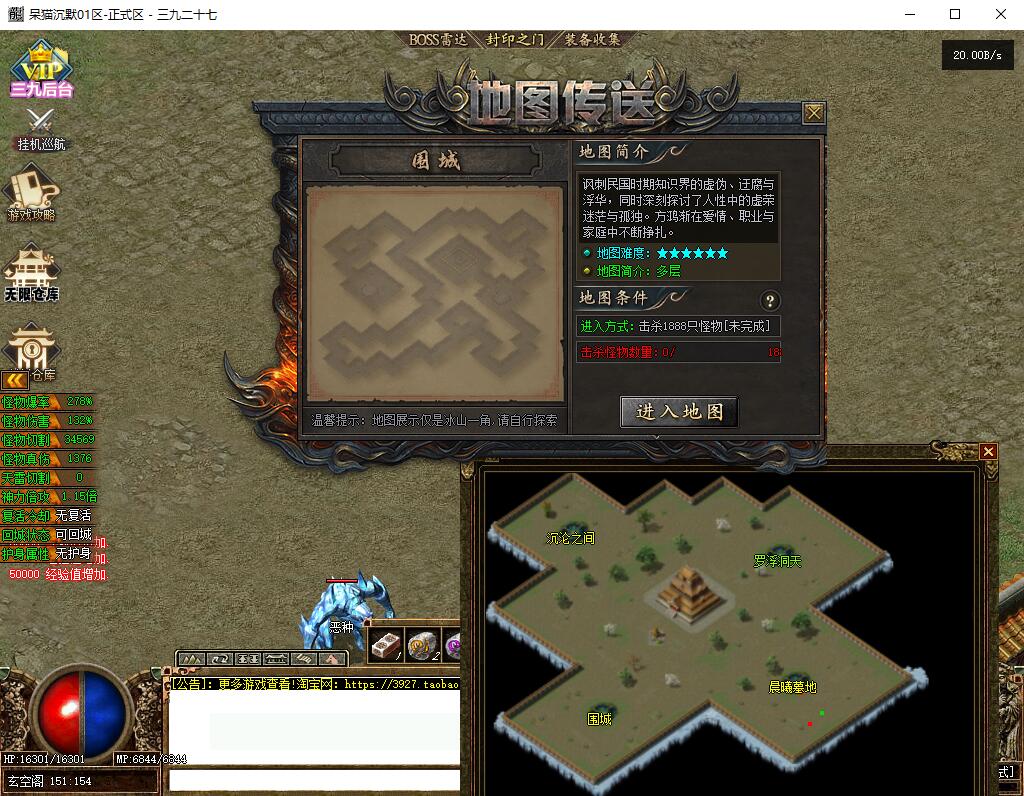Close the minimap panel
The width and height of the screenshot is (1024, 796).
coord(989,452)
